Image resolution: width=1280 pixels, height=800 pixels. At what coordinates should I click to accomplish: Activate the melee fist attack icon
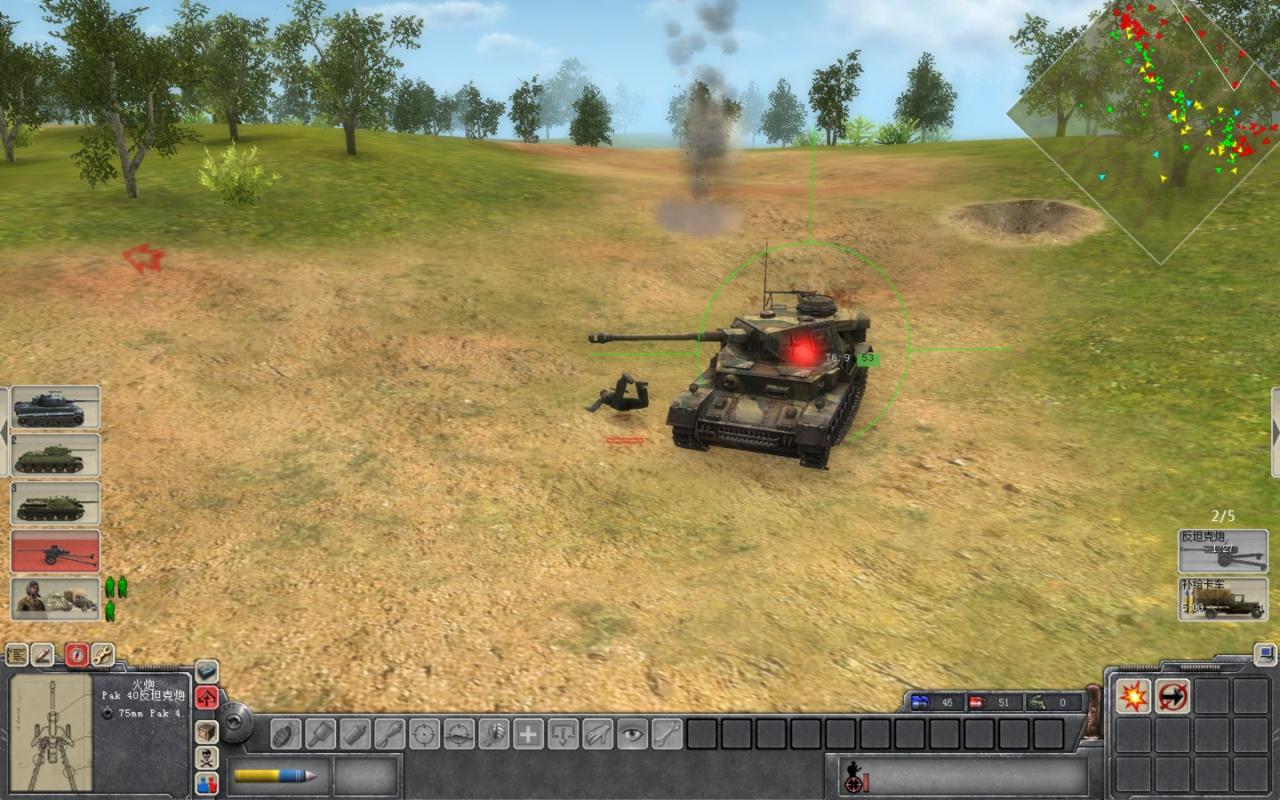point(494,733)
